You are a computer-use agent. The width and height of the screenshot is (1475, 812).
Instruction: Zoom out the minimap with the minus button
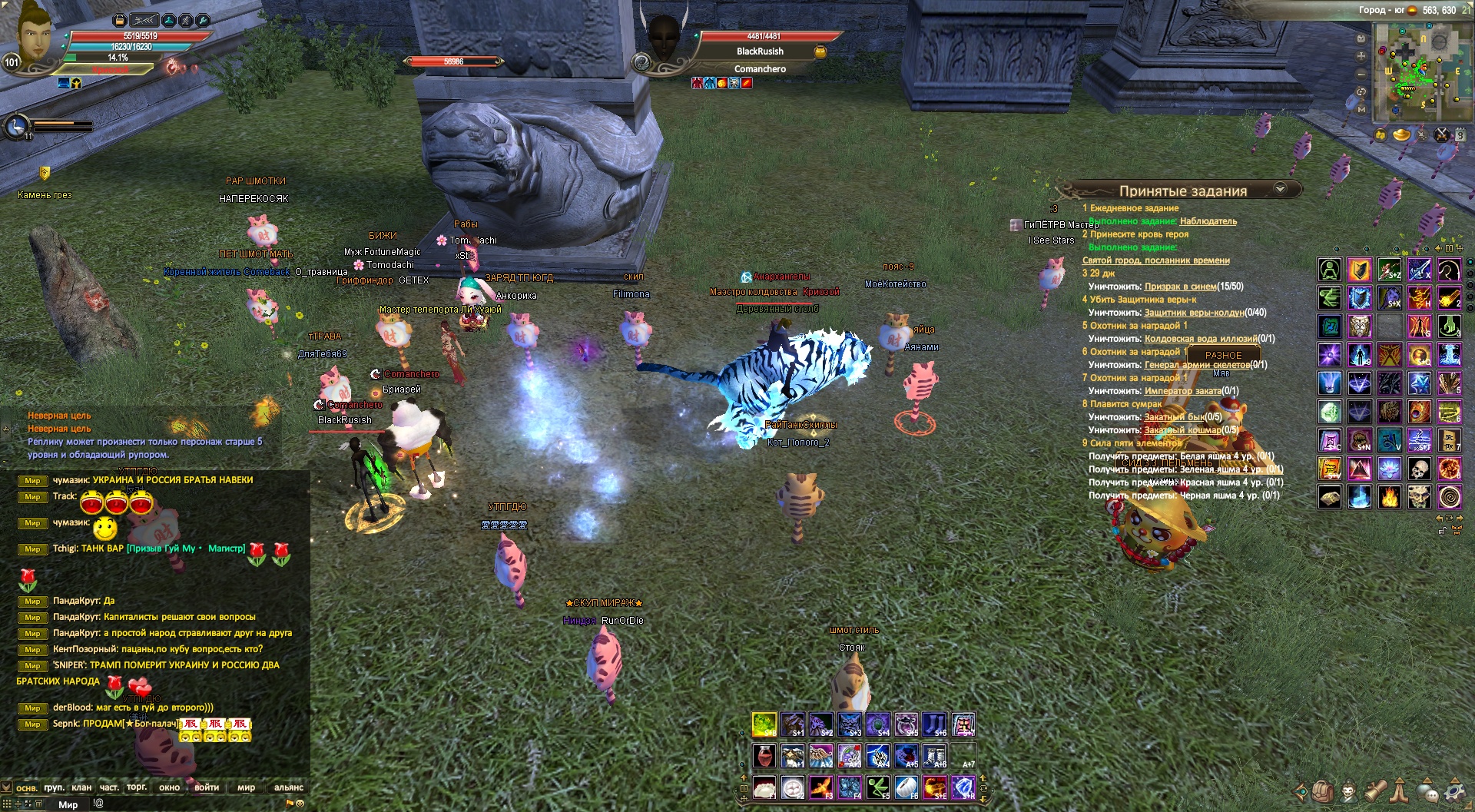[1361, 74]
